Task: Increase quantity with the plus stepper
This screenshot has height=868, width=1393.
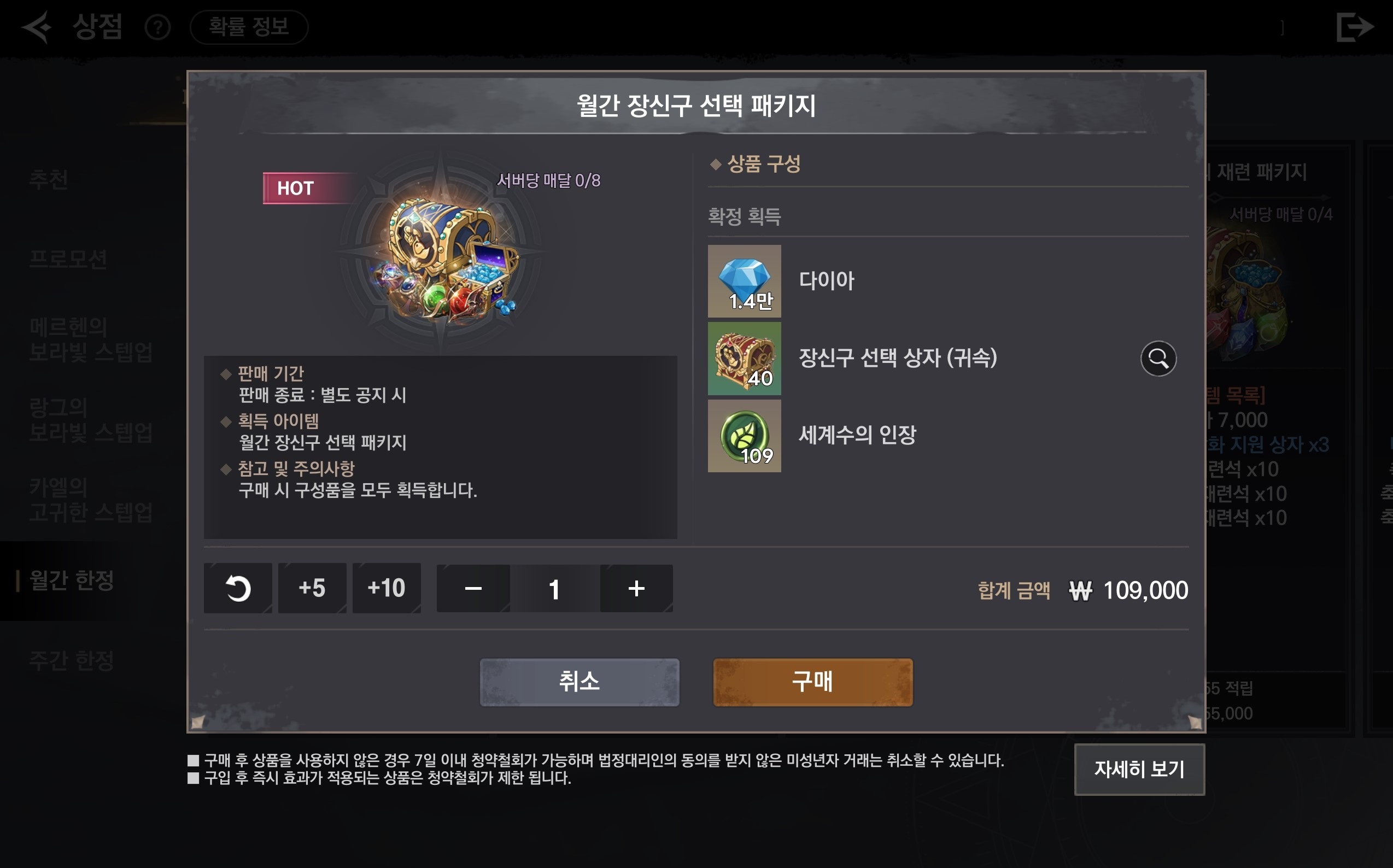Action: tap(636, 589)
